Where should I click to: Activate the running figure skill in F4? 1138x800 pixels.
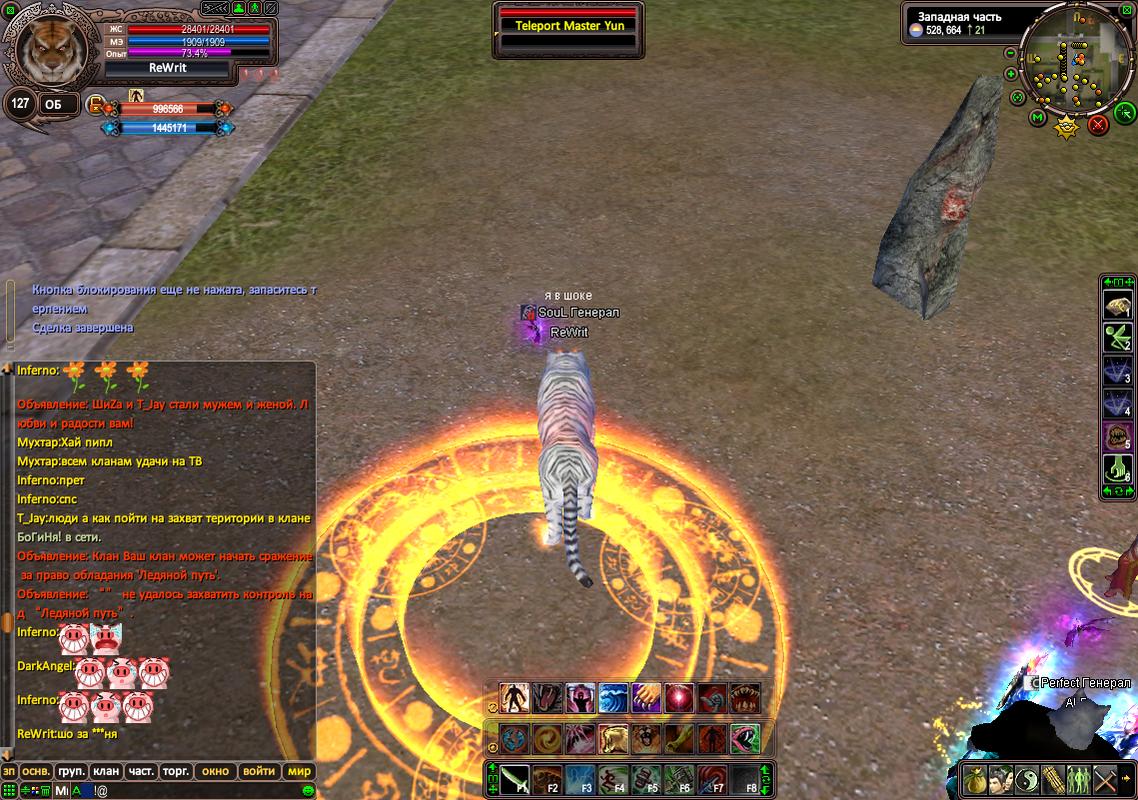tap(613, 779)
